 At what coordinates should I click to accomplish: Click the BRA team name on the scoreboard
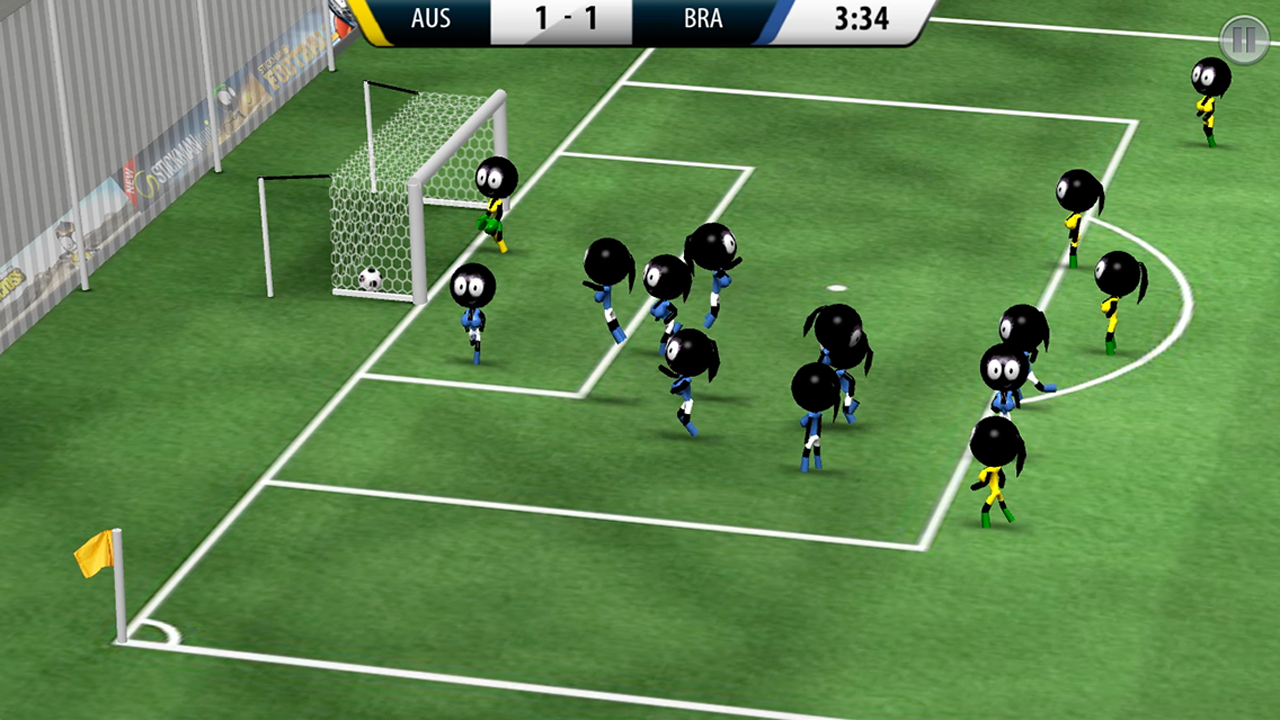[703, 19]
